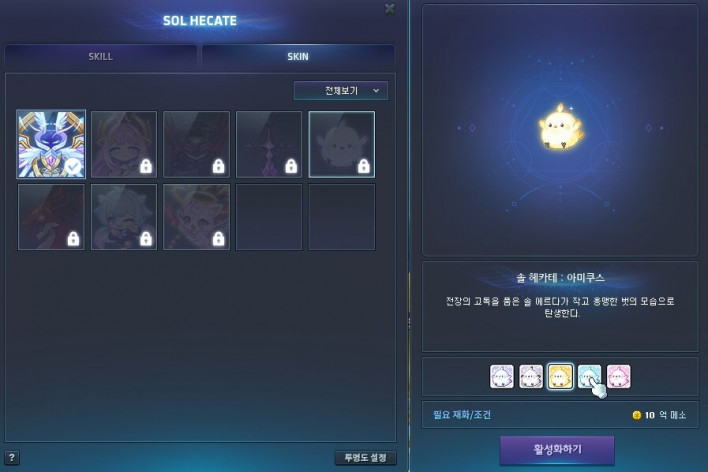Close the Sol Hecate window
Image resolution: width=708 pixels, height=472 pixels.
click(x=389, y=9)
